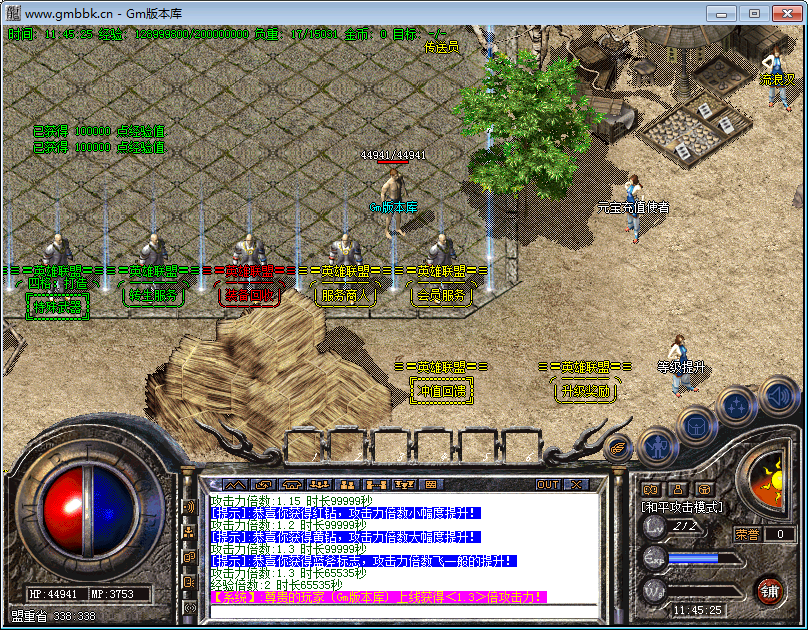Image resolution: width=808 pixels, height=630 pixels.
Task: Select the 会员服务 NPC label
Action: tap(440, 296)
